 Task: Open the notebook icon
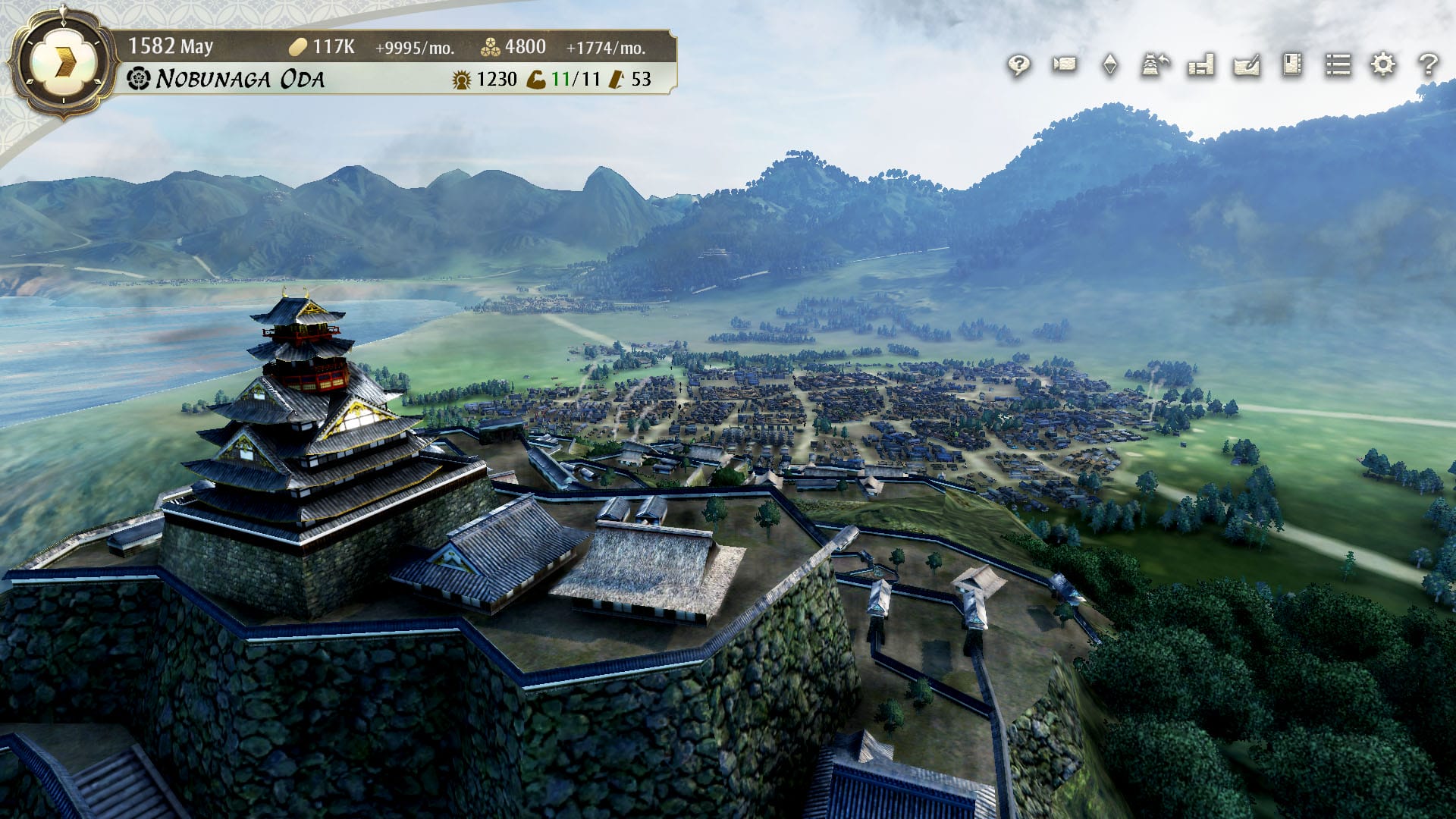(x=1292, y=65)
